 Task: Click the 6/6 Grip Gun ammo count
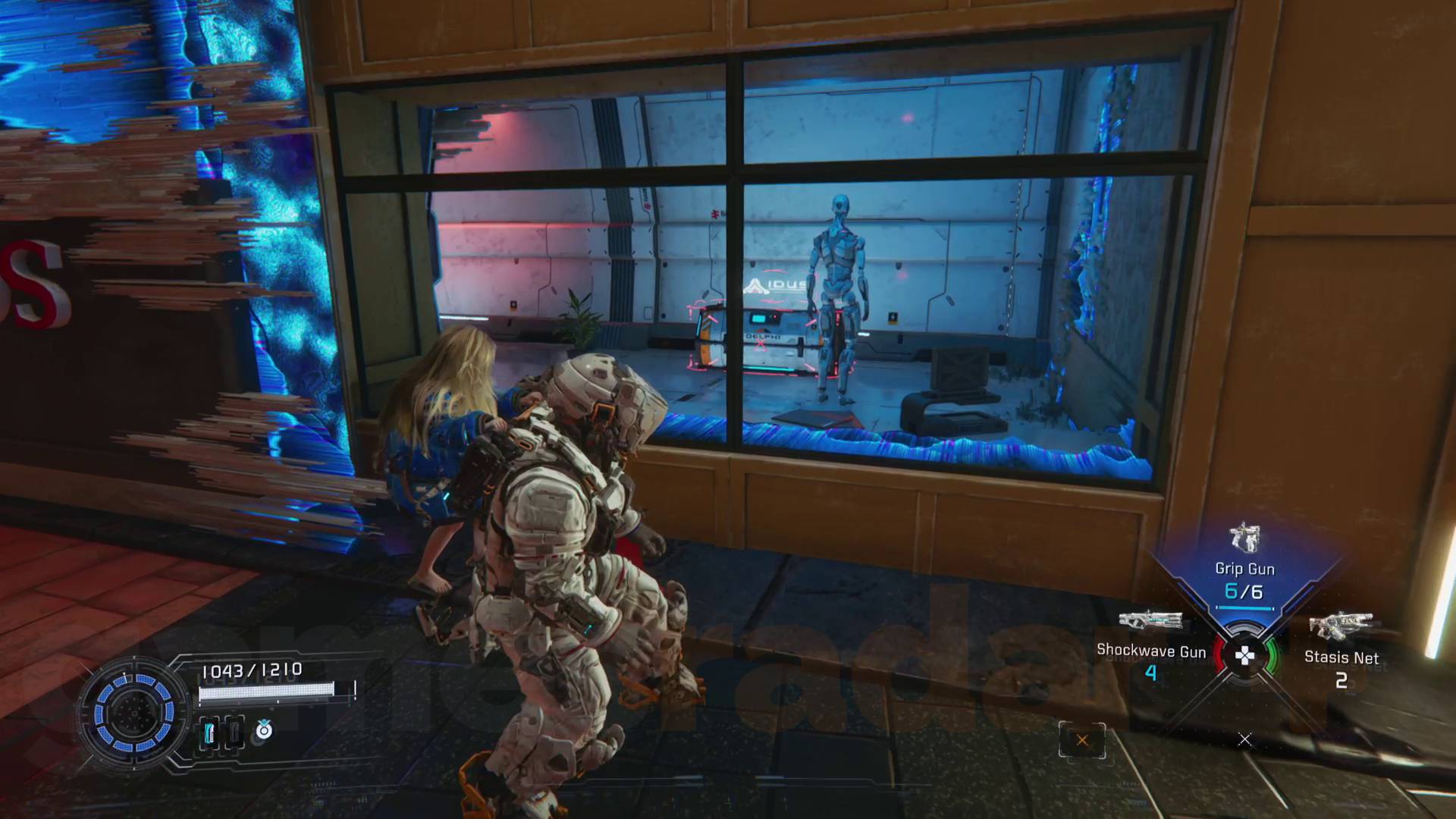coord(1244,591)
